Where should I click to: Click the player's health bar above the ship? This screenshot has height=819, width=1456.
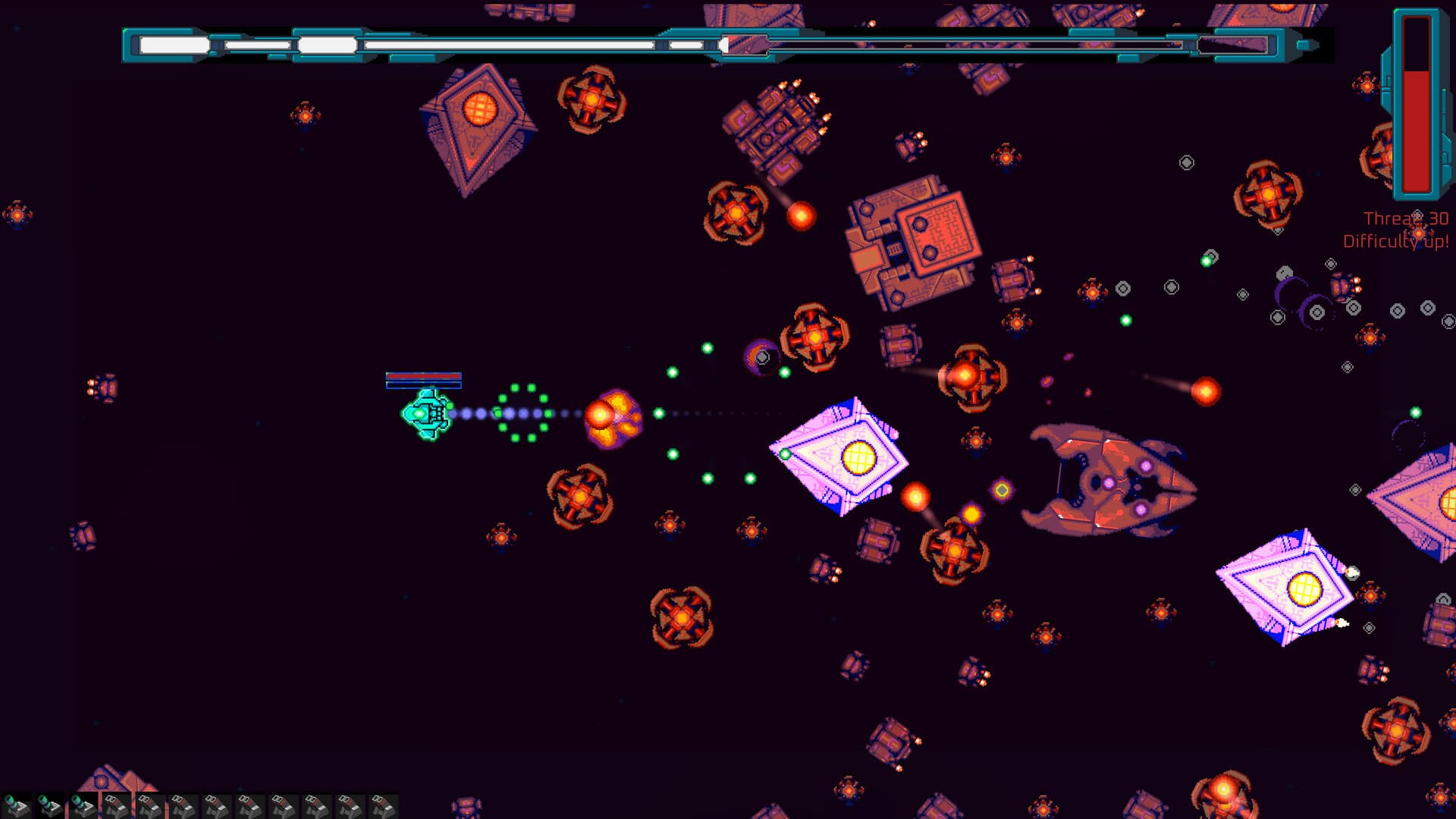click(x=424, y=378)
